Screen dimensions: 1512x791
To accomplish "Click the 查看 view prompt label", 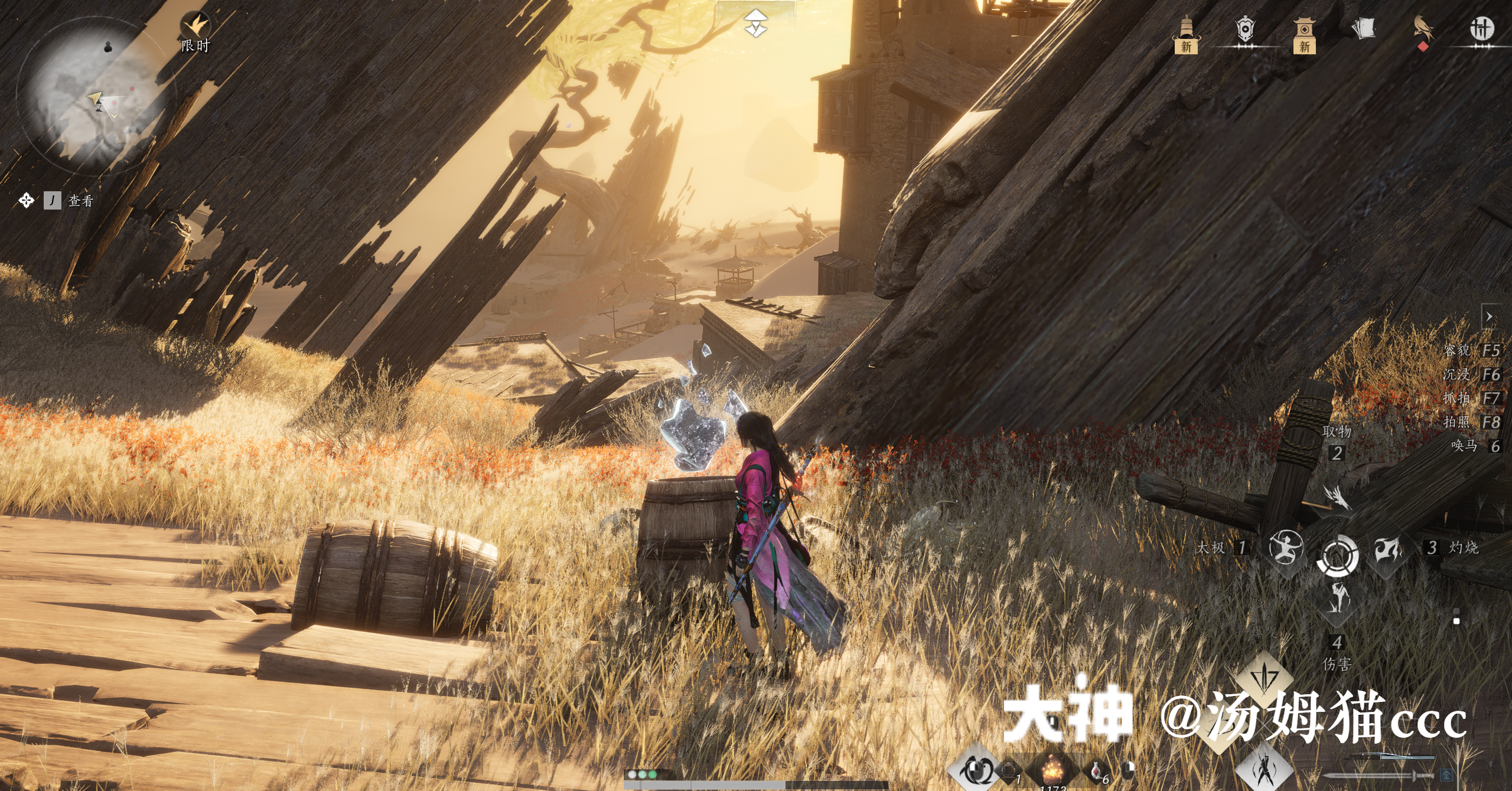I will [81, 201].
